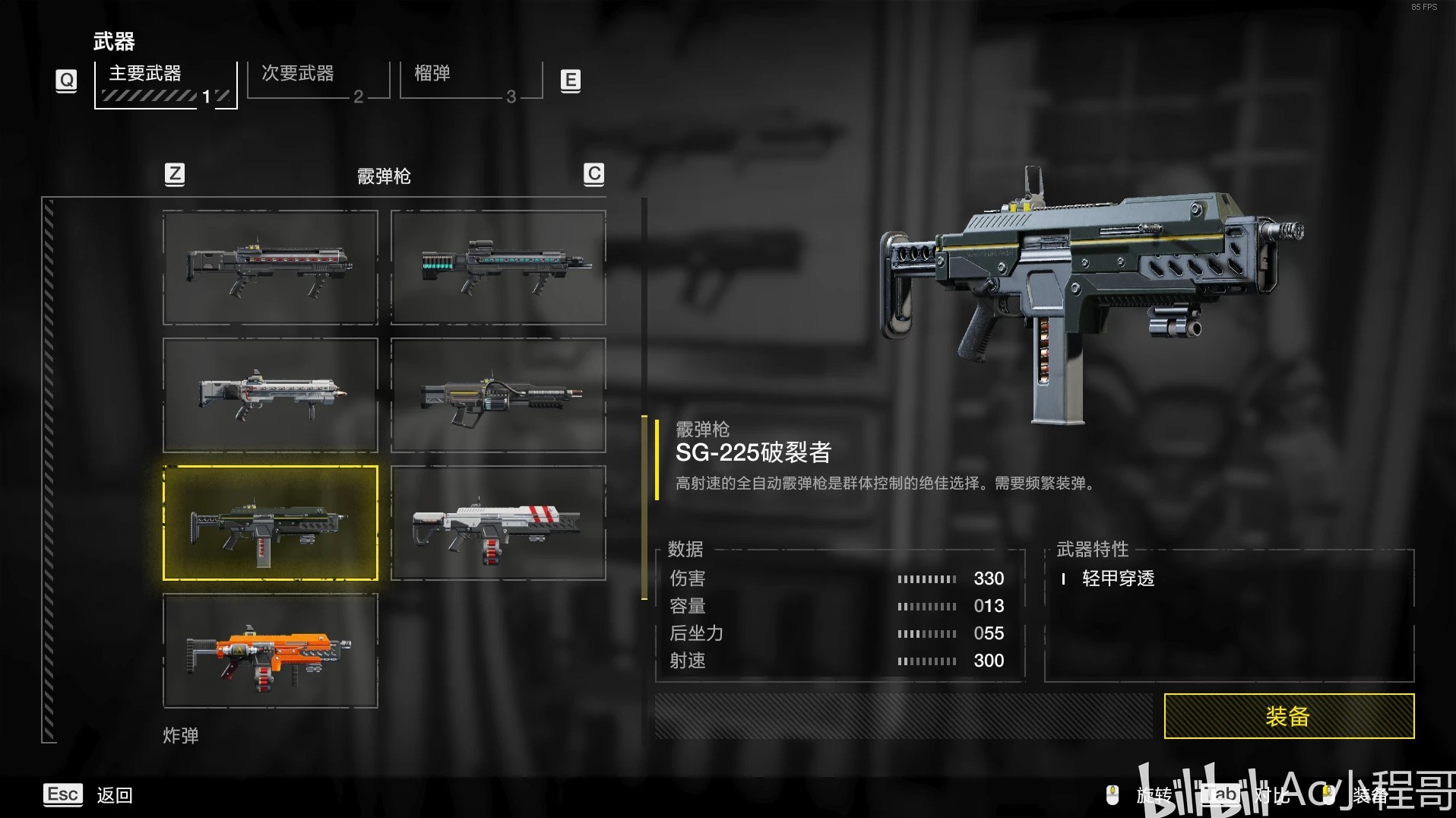Click the key icon beside 装备 at bottom right
1456x818 pixels.
[x=1328, y=795]
